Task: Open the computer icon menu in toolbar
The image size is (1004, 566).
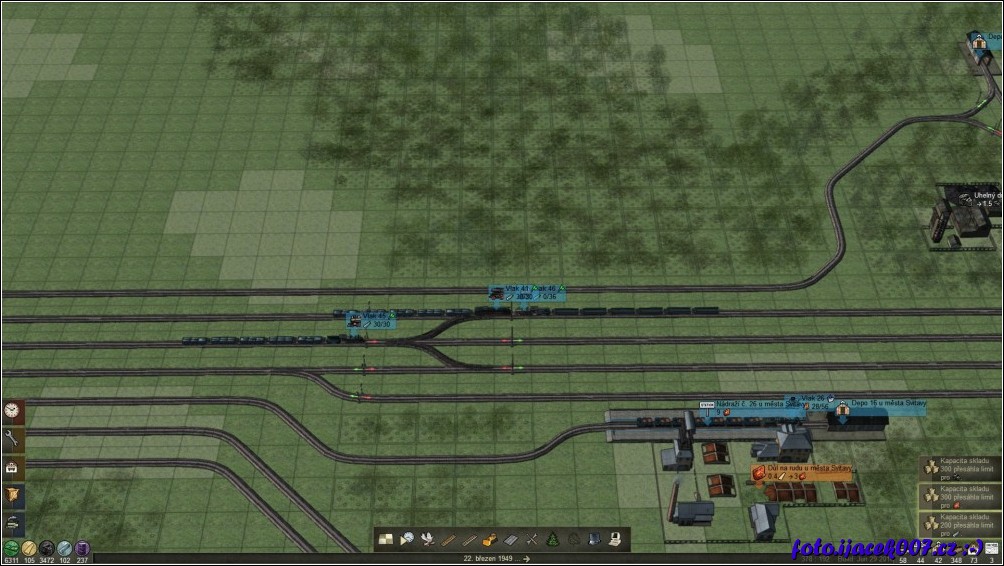Action: pos(616,540)
